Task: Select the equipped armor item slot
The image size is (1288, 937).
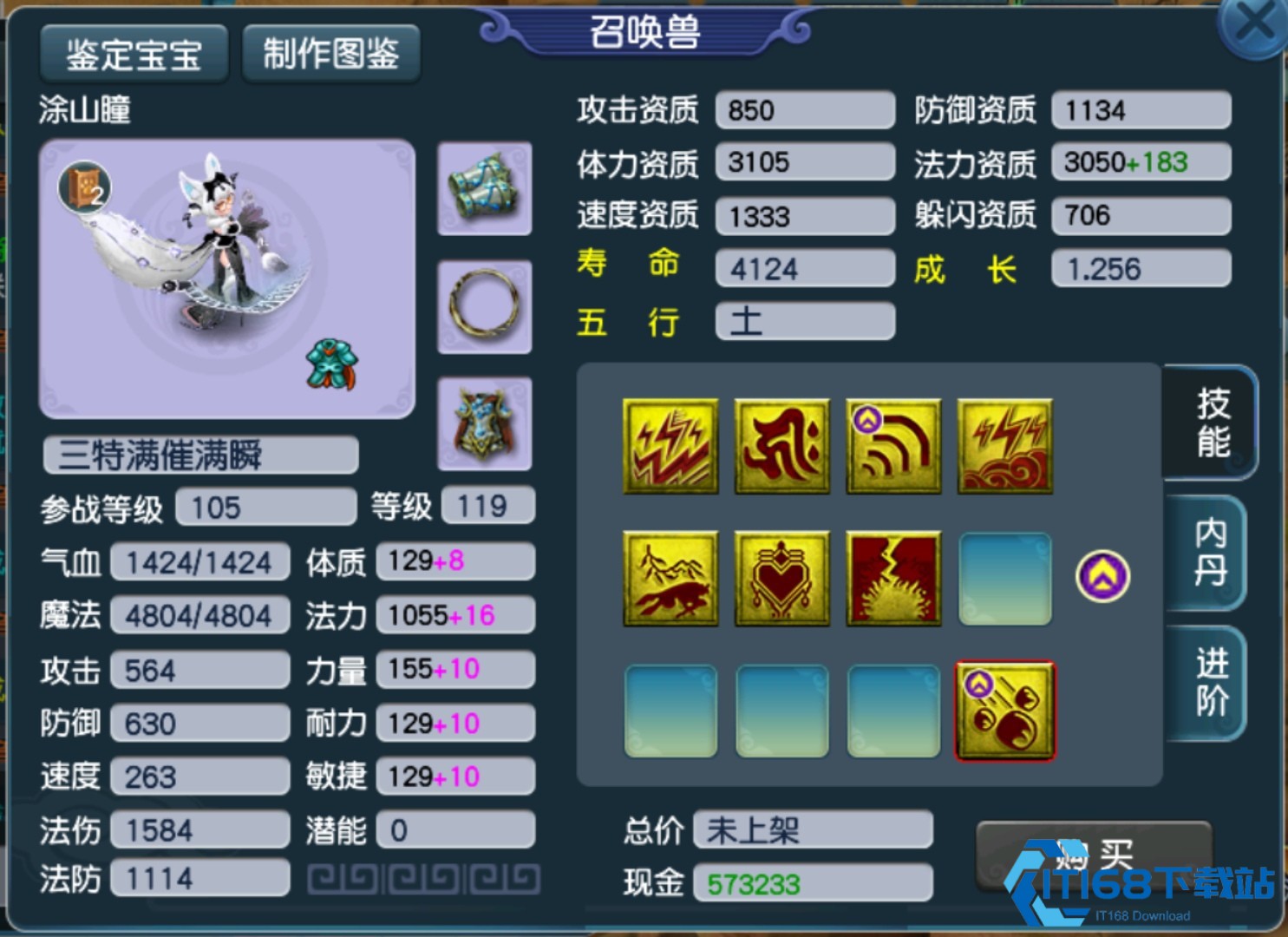Action: (484, 423)
